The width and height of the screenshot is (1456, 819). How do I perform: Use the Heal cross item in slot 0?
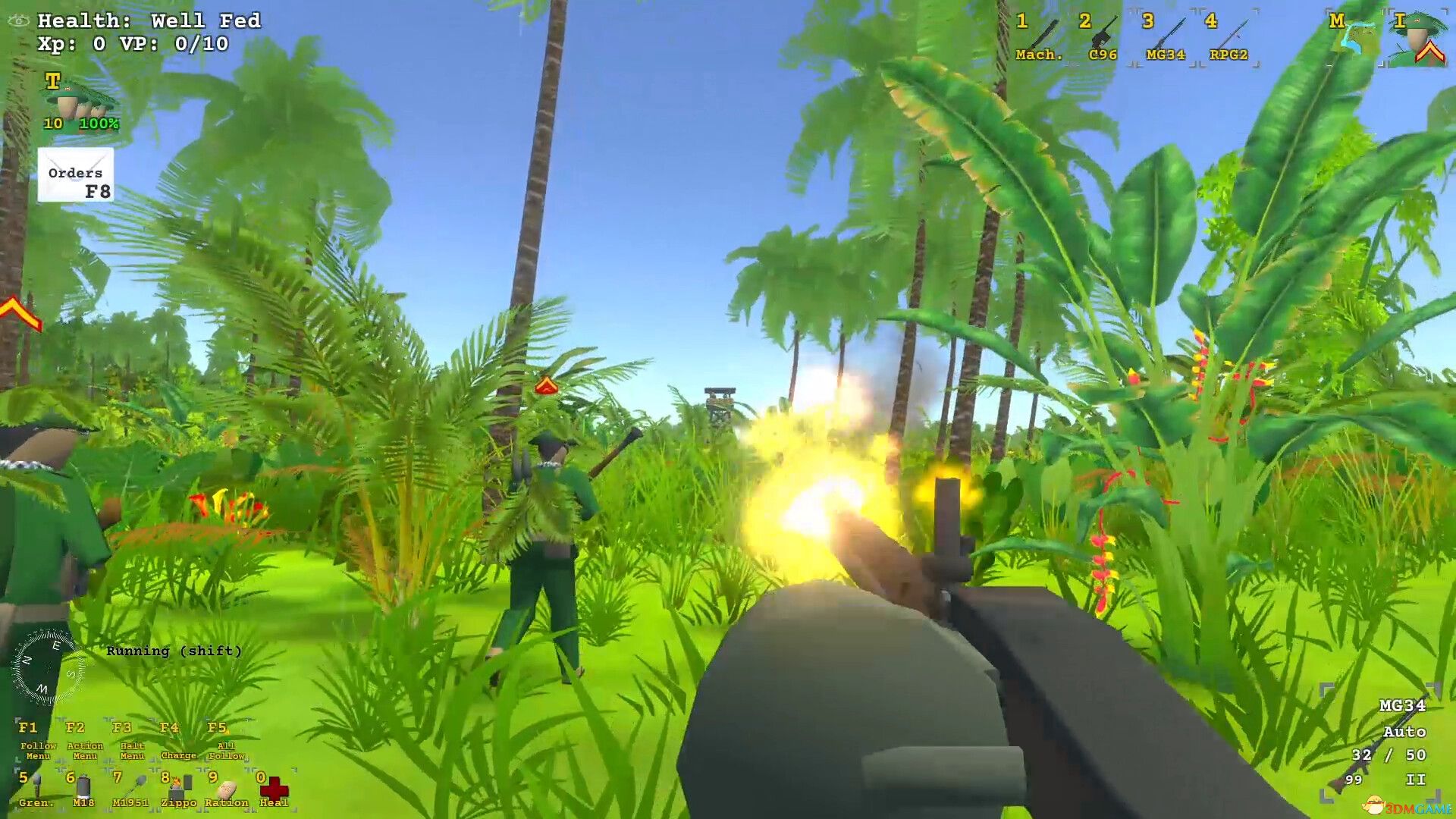[x=271, y=785]
